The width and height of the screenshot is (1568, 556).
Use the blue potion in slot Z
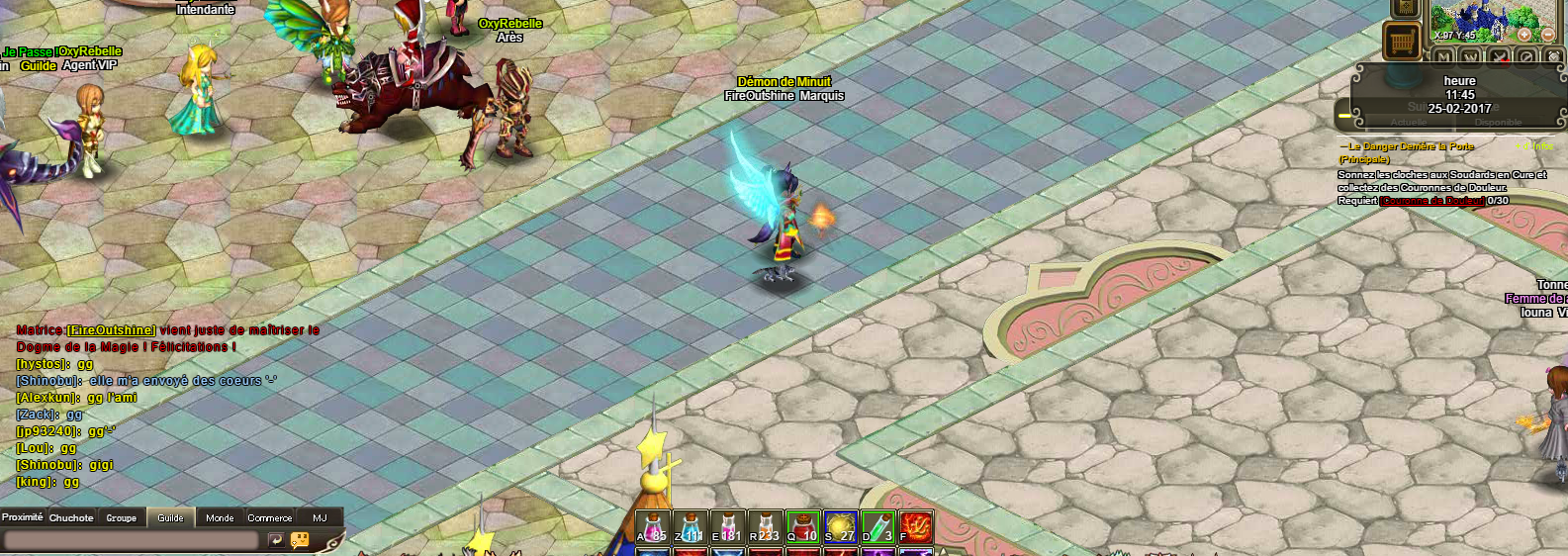tap(690, 527)
